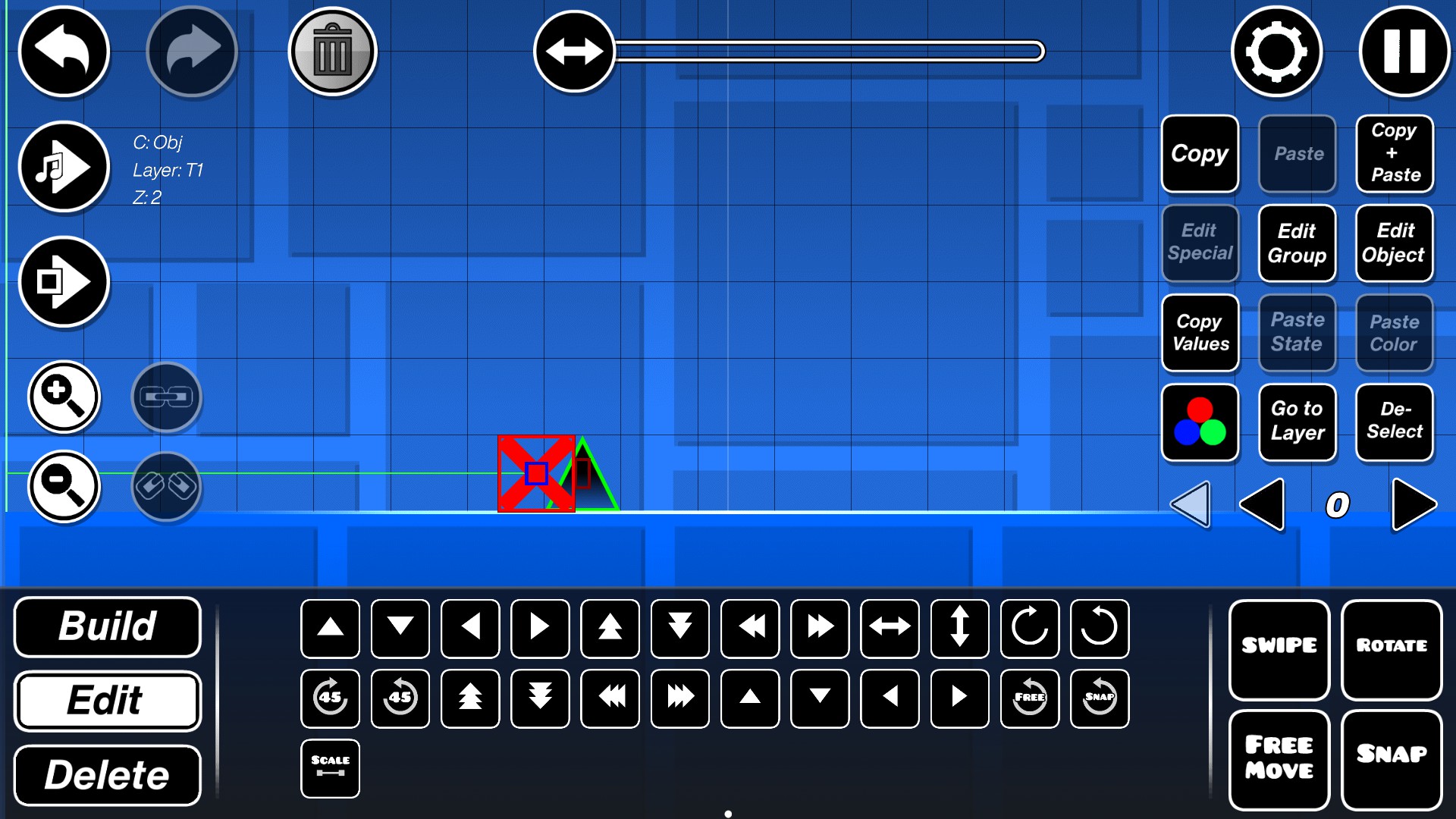
Task: Click the zoom in magnifier icon
Action: 64,397
